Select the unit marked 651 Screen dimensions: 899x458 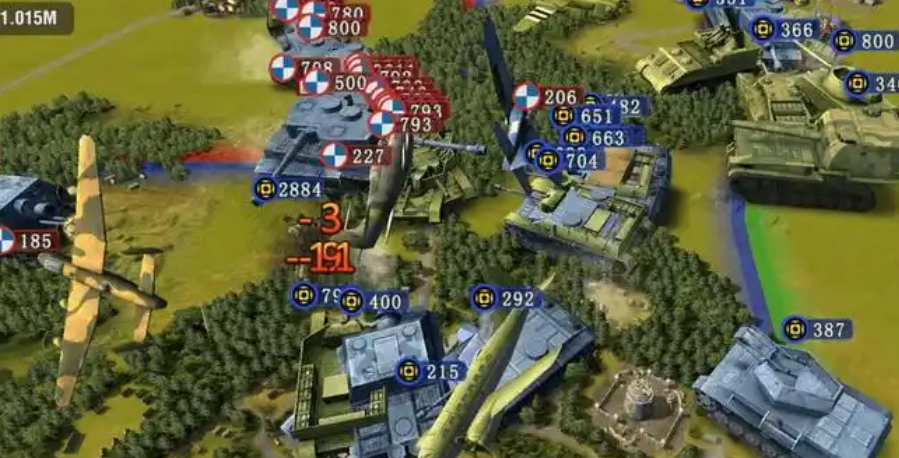pos(586,116)
